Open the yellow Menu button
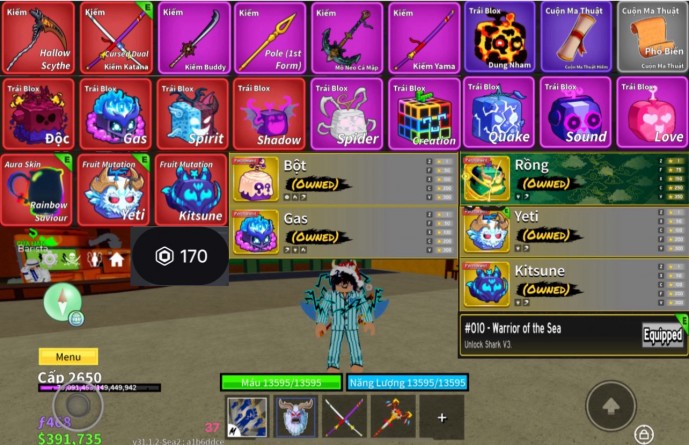This screenshot has height=445, width=689. [x=68, y=356]
